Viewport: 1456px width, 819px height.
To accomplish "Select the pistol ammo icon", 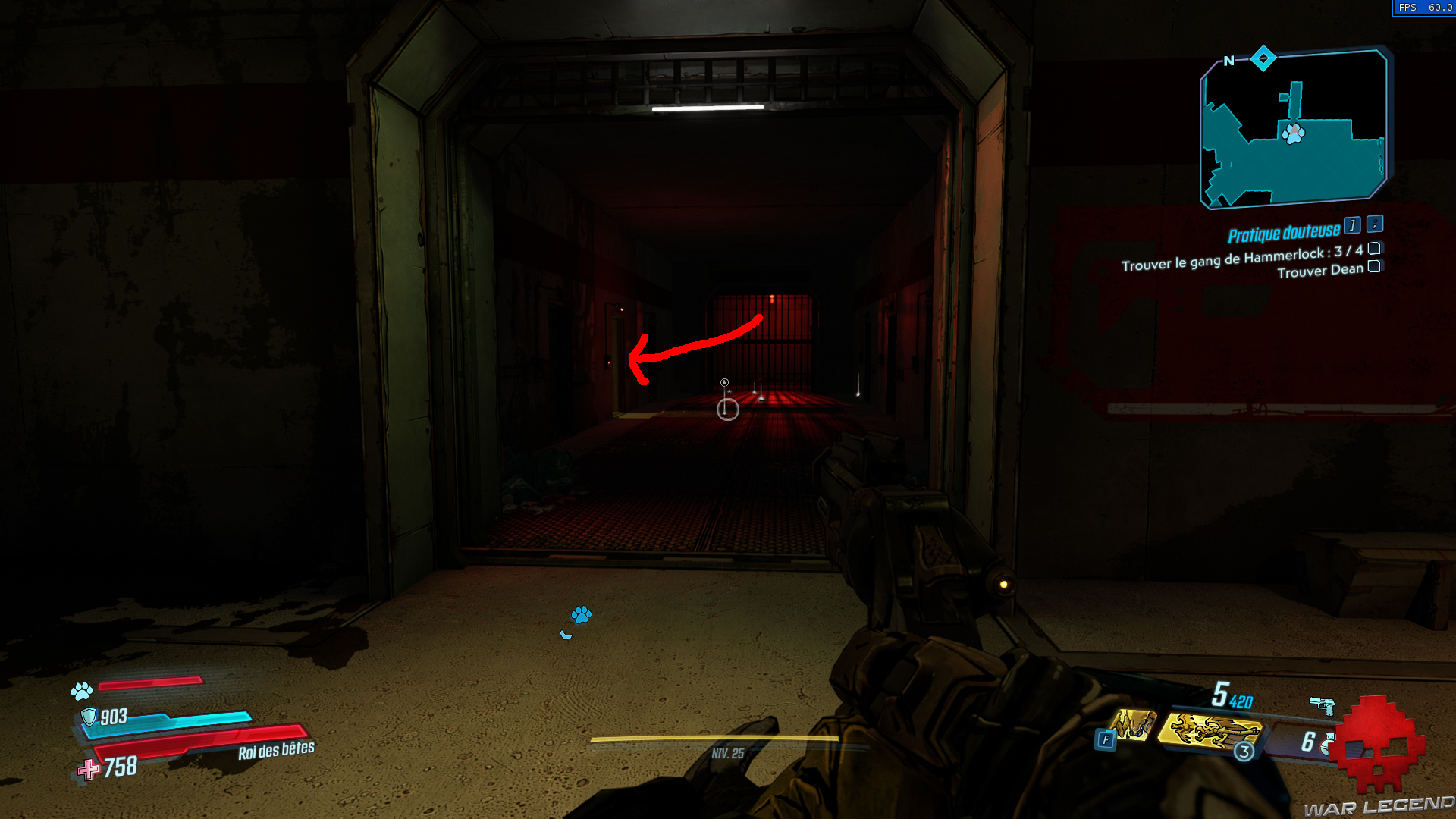I will pos(1323,706).
